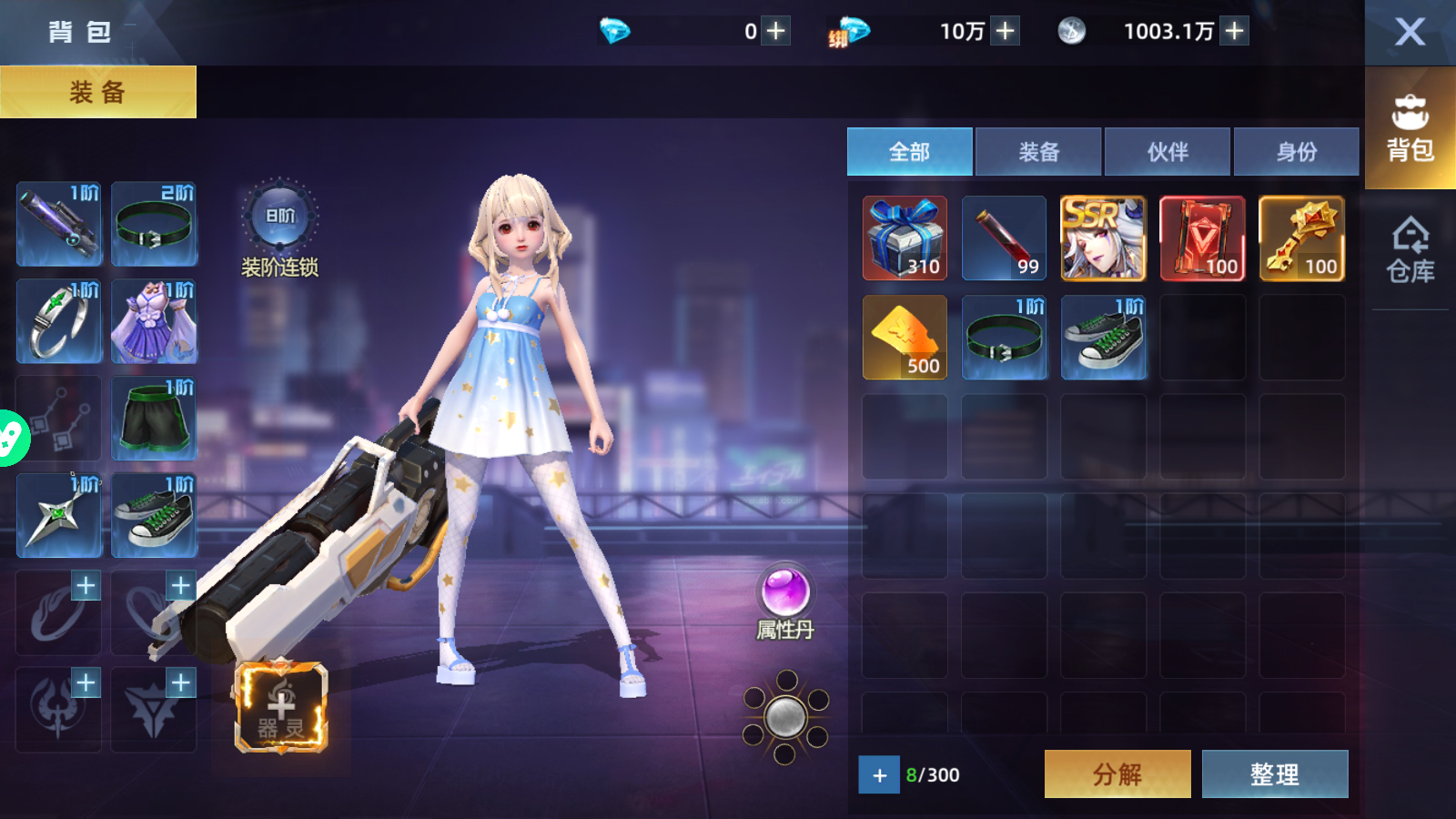This screenshot has width=1456, height=819.
Task: Select the equipped 1阶 weapon slot
Action: [x=58, y=225]
